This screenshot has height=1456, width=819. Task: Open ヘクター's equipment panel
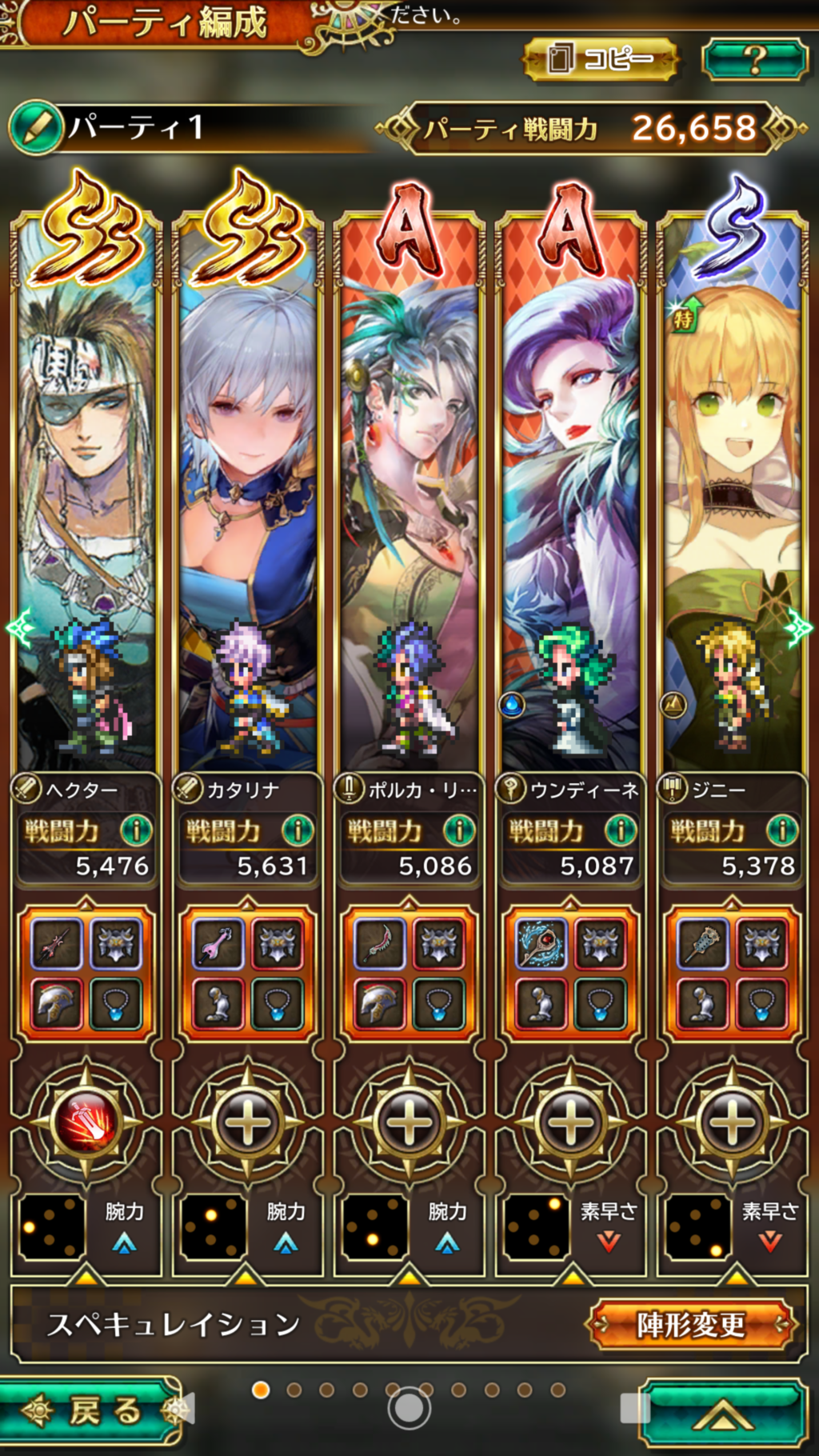pos(86,973)
